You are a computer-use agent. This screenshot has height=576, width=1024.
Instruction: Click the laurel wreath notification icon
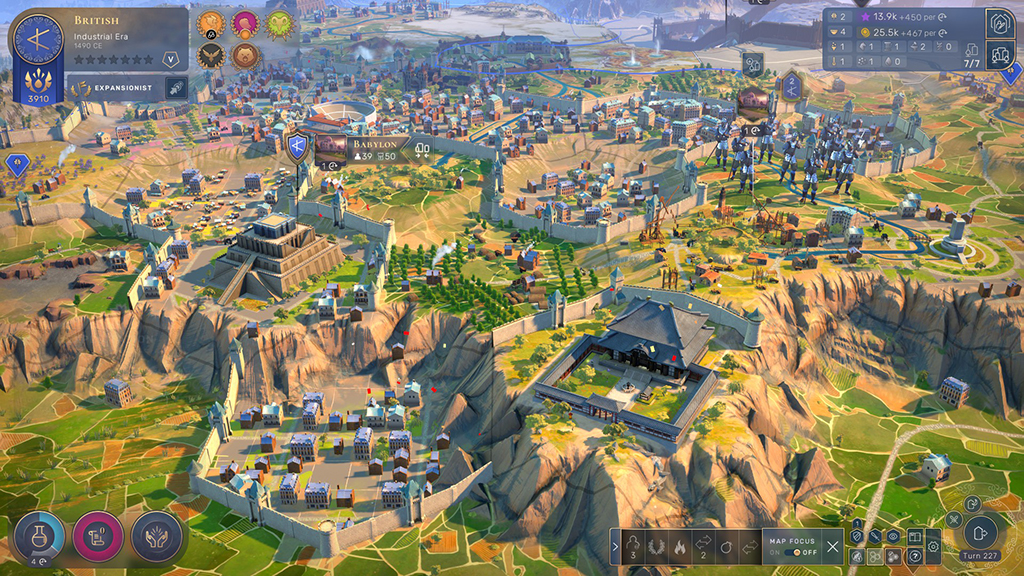point(658,546)
